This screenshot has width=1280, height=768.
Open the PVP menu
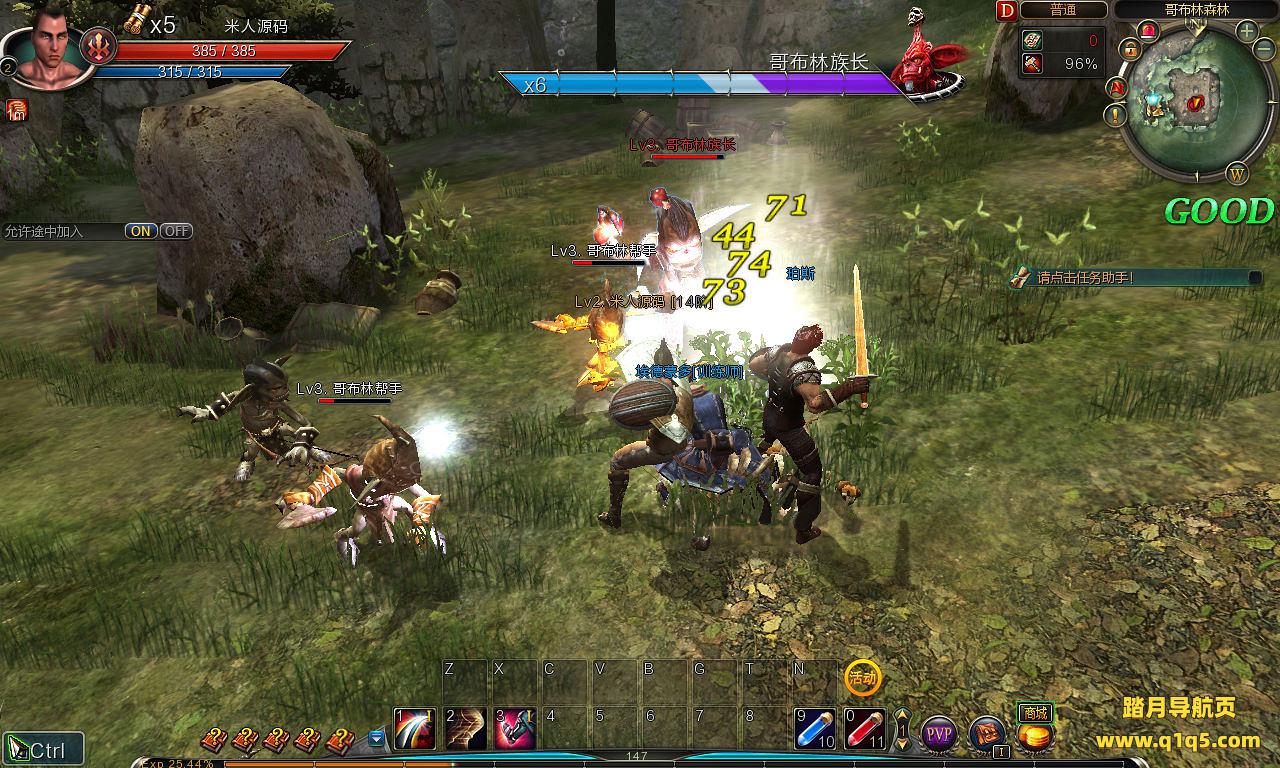pos(939,735)
